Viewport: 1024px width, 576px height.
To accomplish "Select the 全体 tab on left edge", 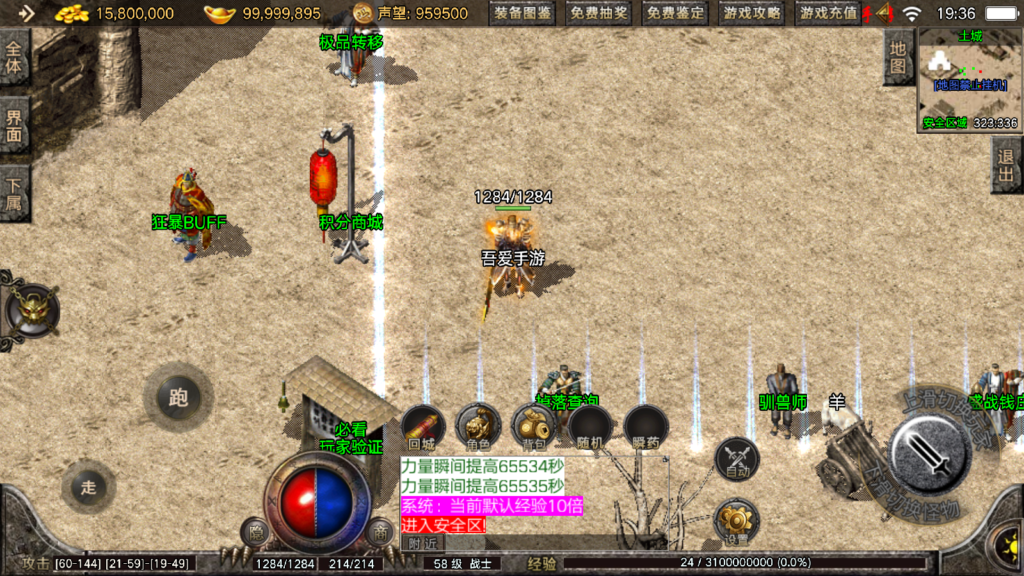I will [x=13, y=56].
